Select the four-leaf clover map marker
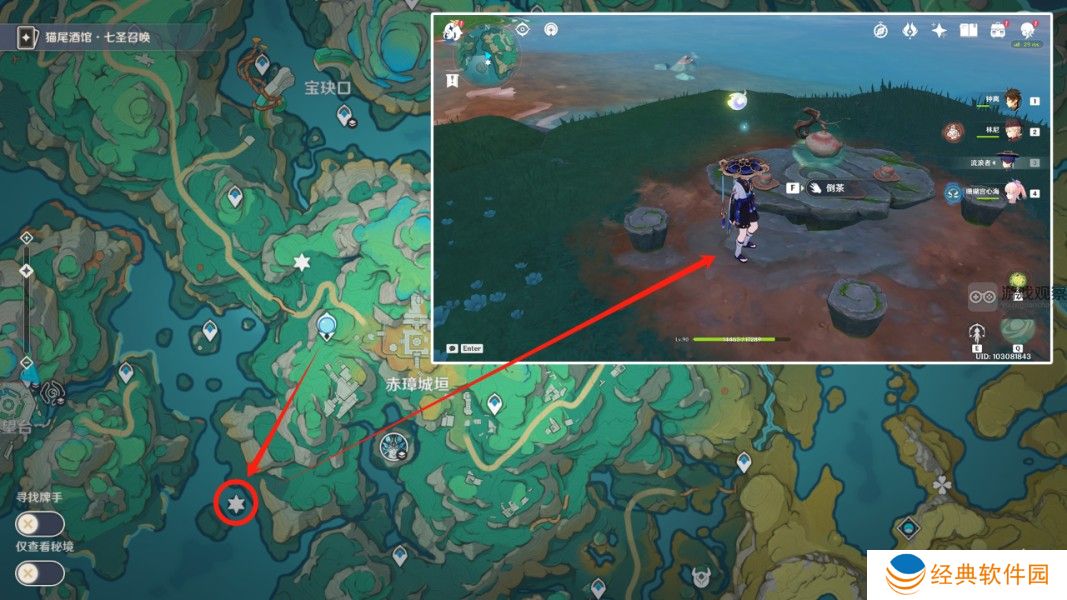The height and width of the screenshot is (600, 1067). (941, 485)
